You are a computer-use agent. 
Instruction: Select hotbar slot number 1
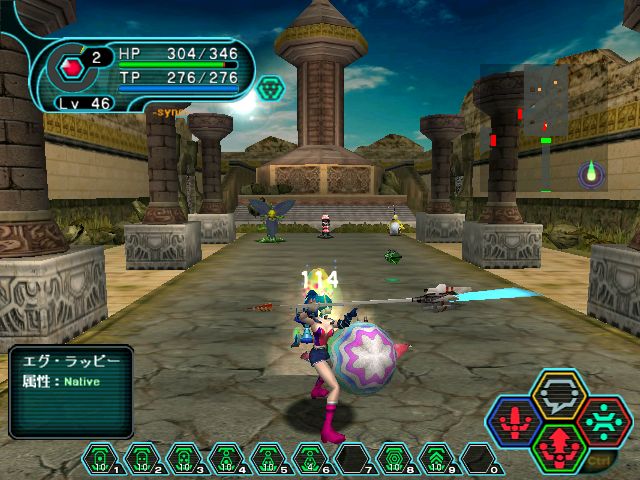[99, 457]
